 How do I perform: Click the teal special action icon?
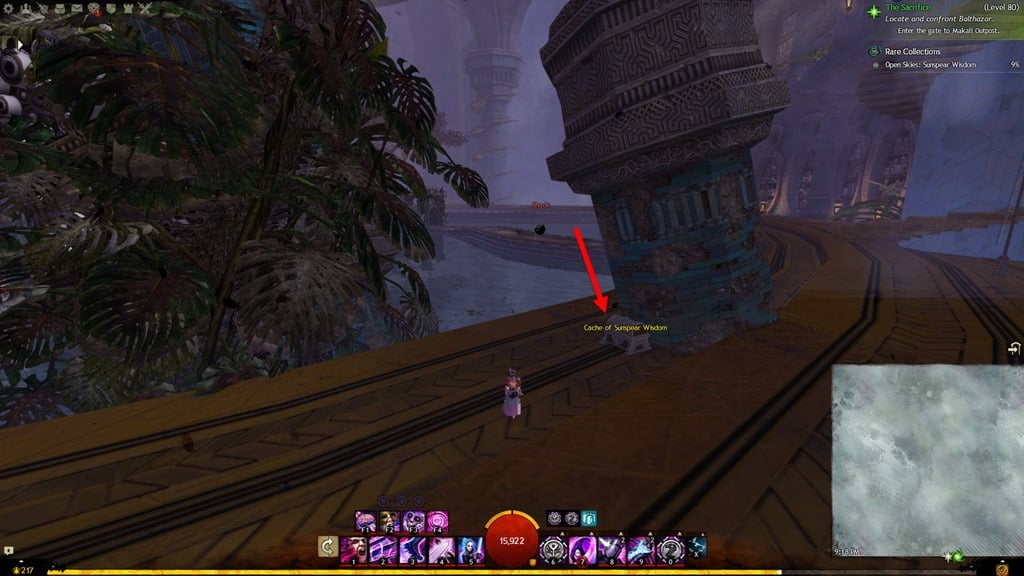click(x=589, y=518)
